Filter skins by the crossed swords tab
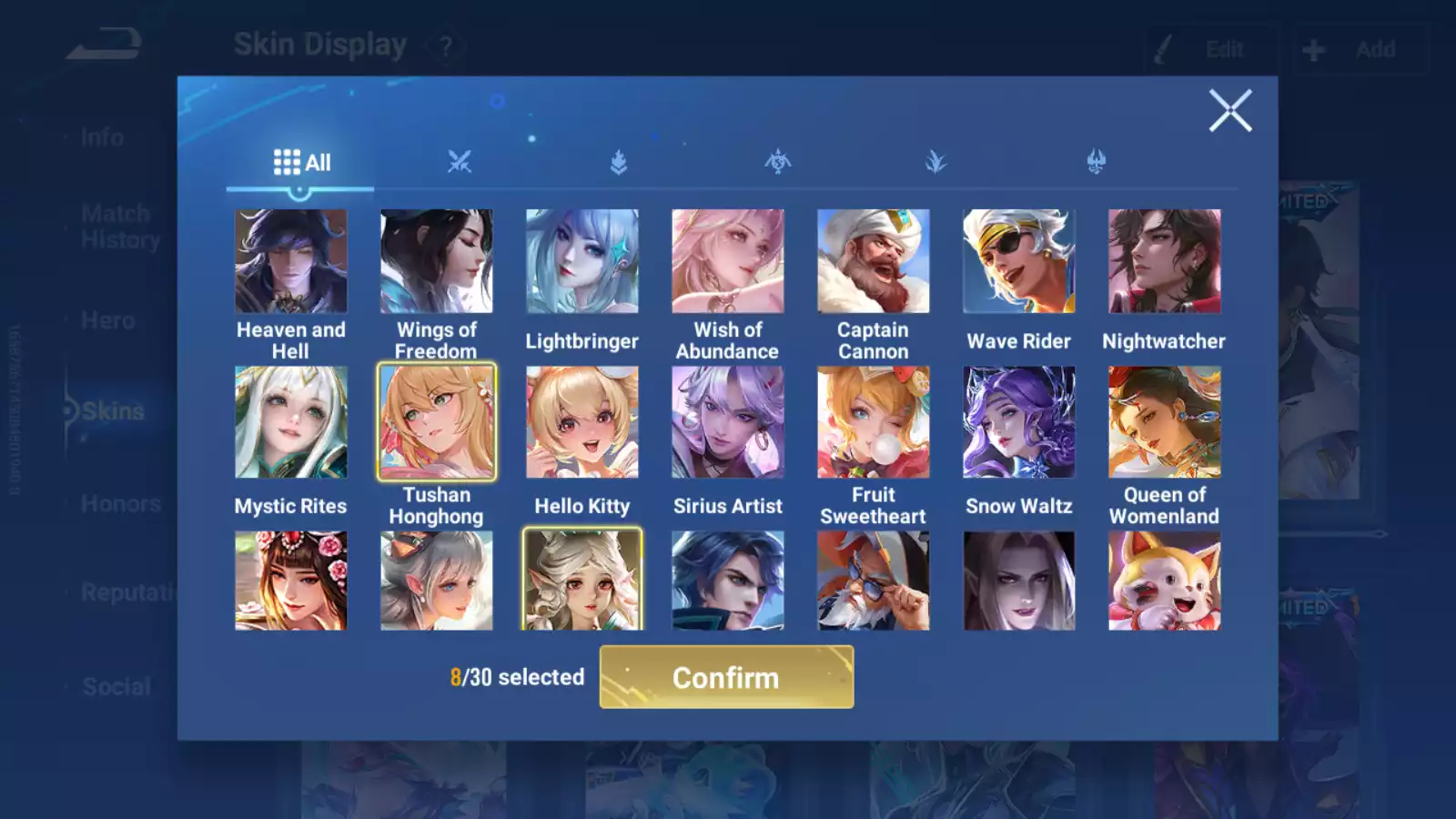This screenshot has width=1456, height=819. tap(460, 163)
